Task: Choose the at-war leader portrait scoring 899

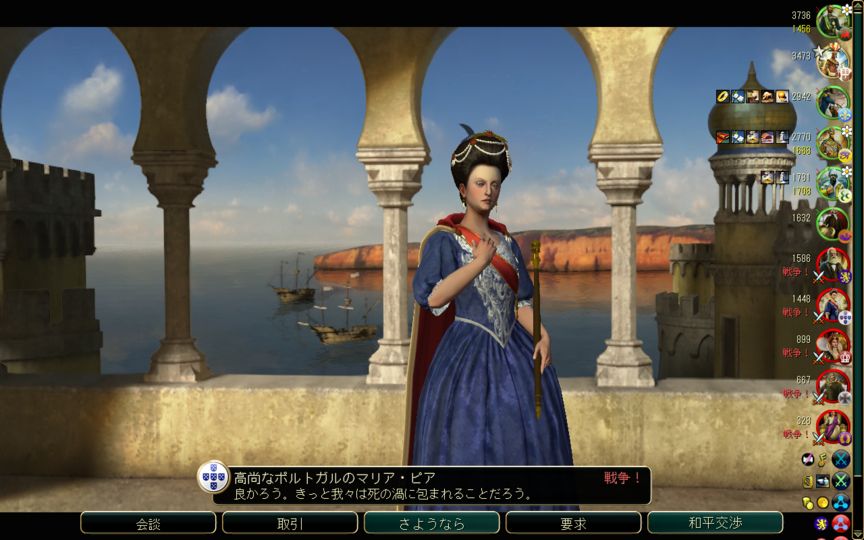Action: [x=832, y=345]
